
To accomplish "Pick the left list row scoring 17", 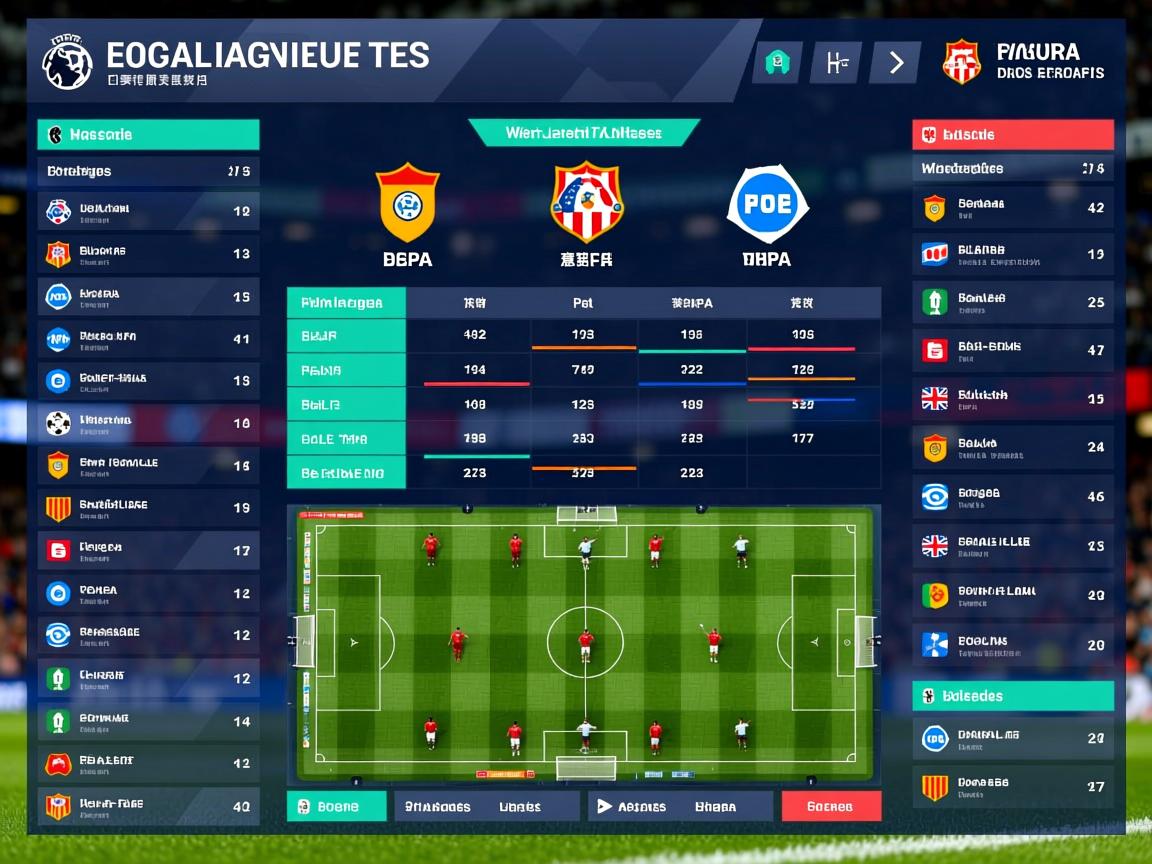I will coord(148,550).
